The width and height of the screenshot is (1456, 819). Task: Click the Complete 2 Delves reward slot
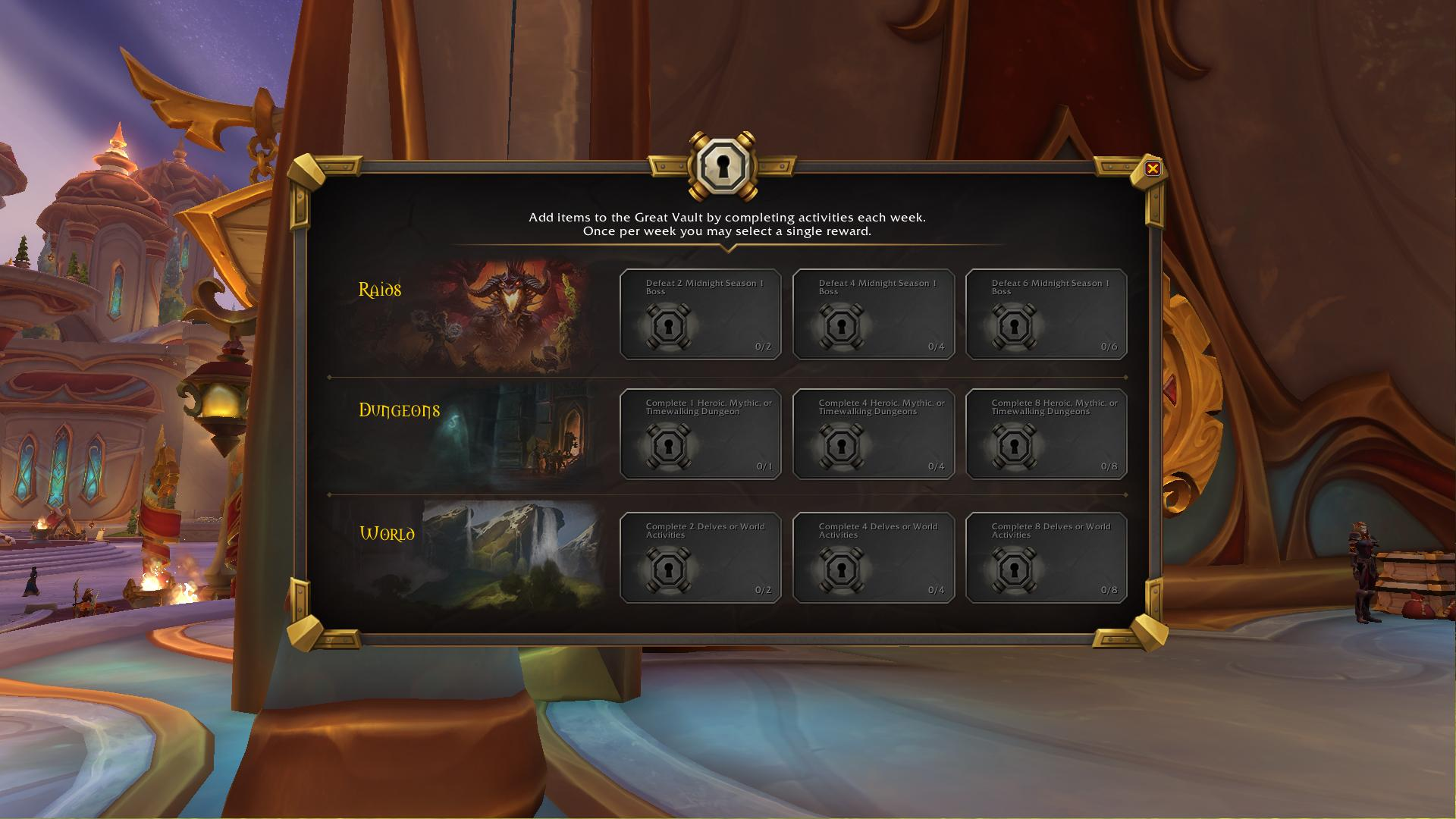click(700, 557)
